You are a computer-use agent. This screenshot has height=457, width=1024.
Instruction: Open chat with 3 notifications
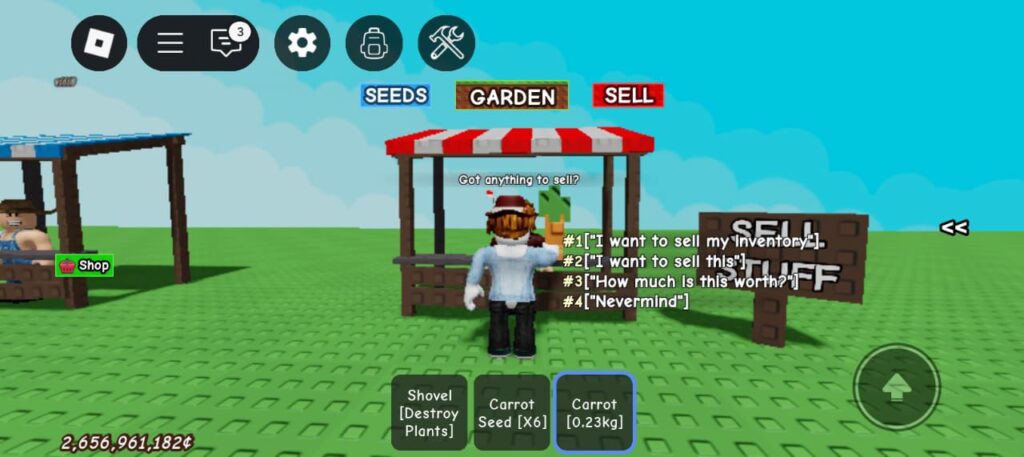point(227,43)
